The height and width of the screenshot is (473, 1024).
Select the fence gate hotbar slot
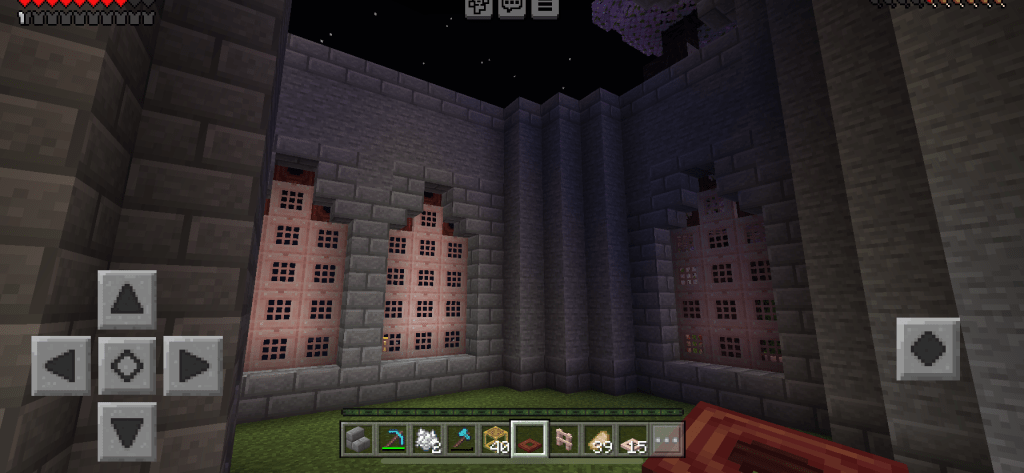[566, 438]
